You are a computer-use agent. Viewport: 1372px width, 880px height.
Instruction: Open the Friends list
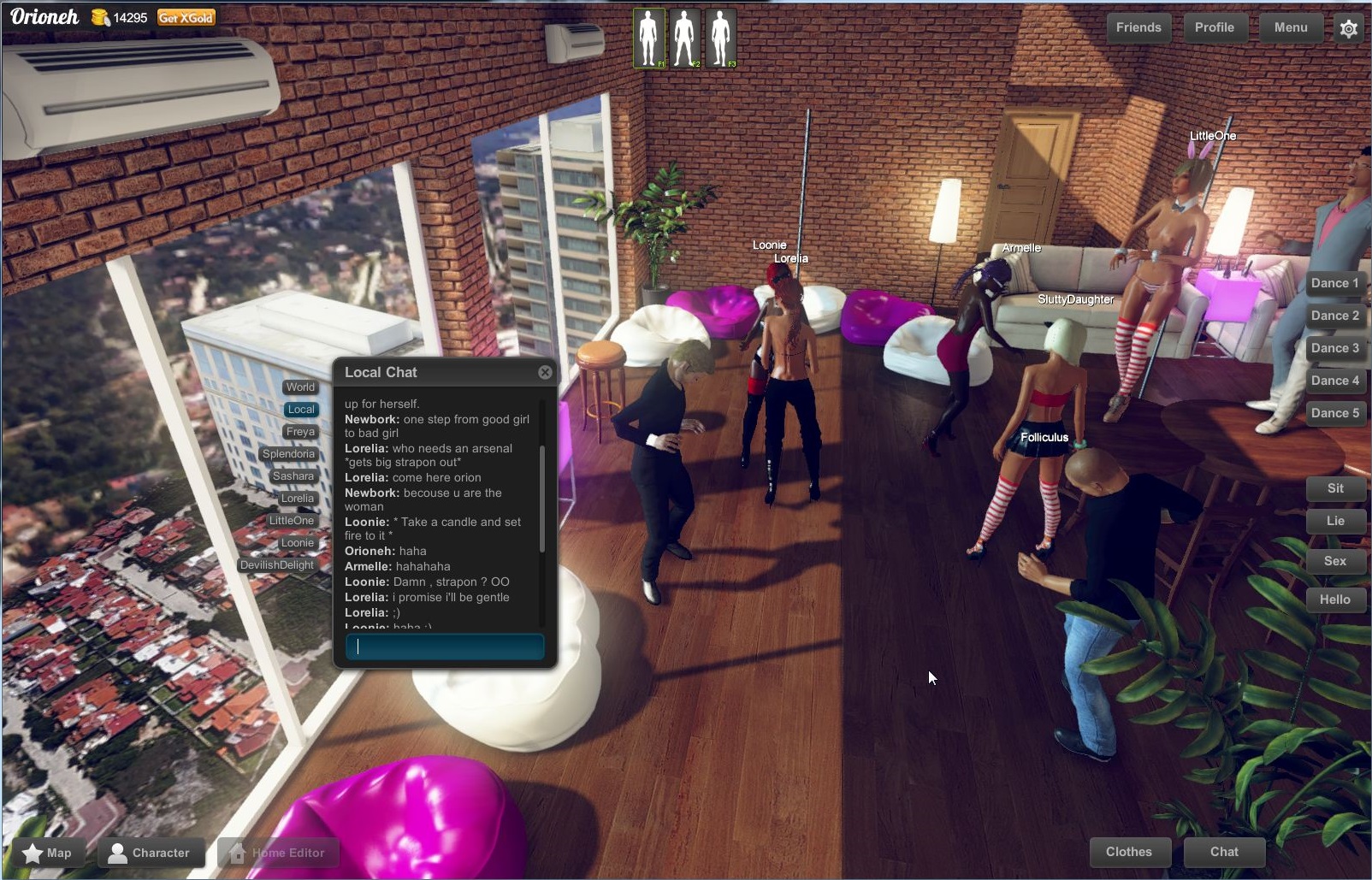point(1138,27)
